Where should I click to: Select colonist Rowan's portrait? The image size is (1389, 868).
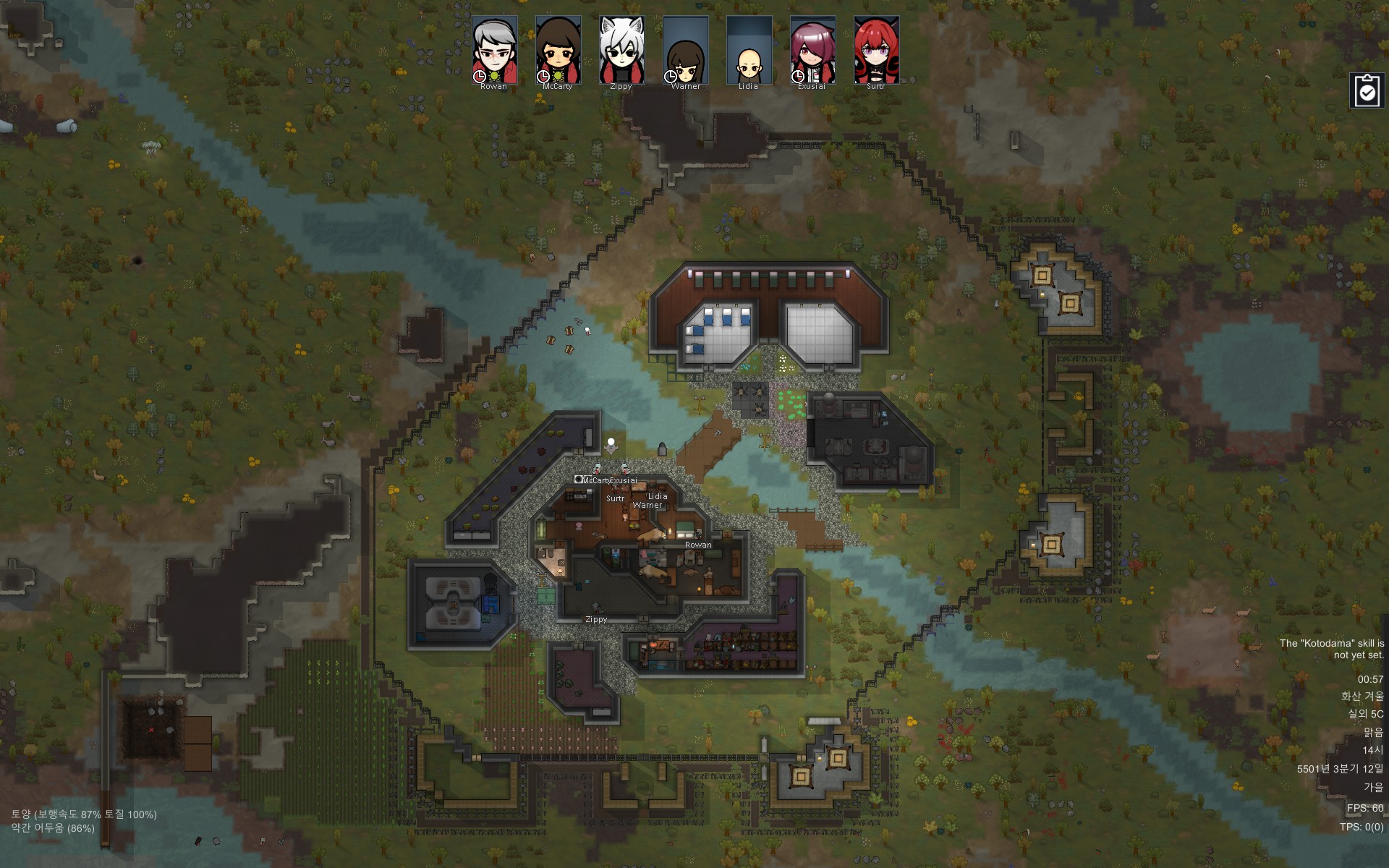[x=495, y=51]
